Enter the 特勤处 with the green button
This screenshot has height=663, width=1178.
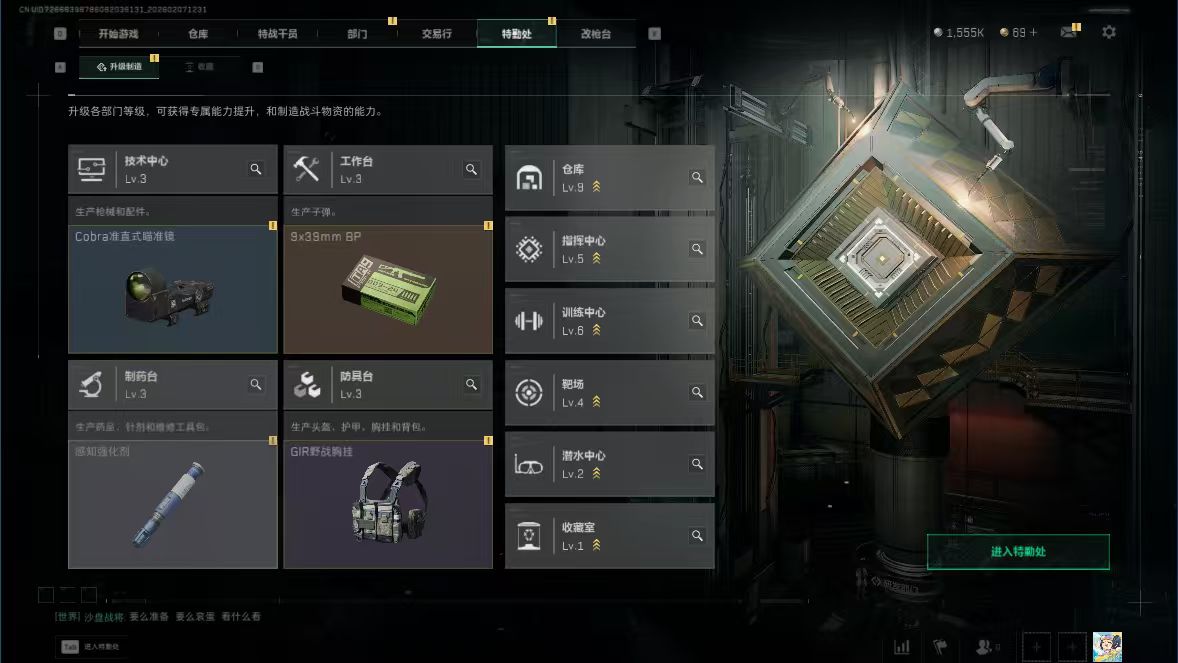pos(1018,551)
